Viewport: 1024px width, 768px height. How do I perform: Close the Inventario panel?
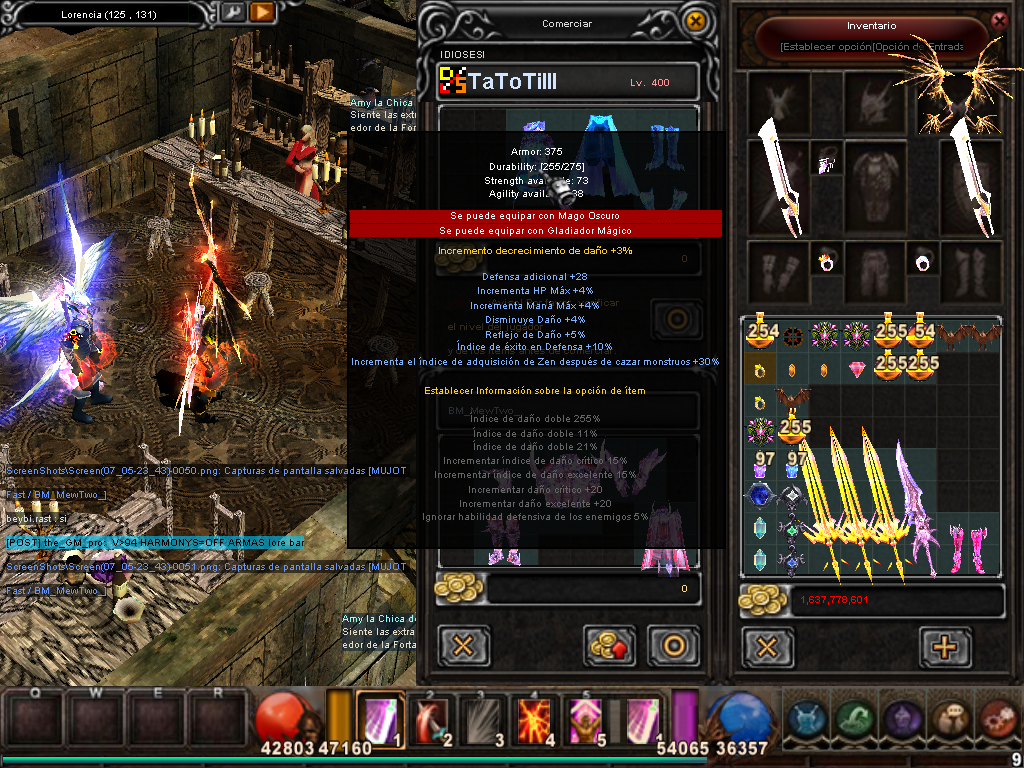[x=998, y=20]
